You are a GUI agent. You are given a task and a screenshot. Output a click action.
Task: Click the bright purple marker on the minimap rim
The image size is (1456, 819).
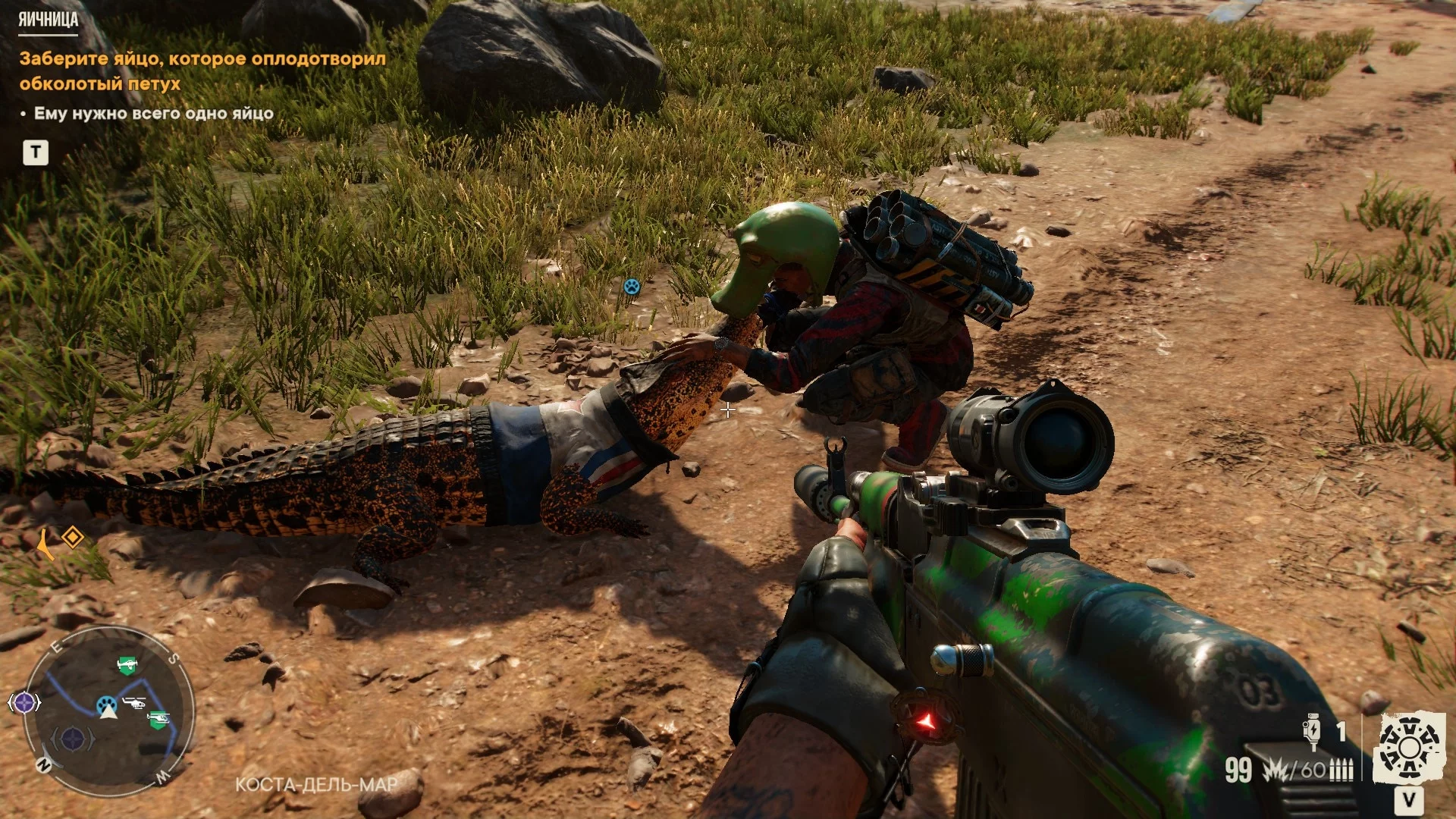24,703
